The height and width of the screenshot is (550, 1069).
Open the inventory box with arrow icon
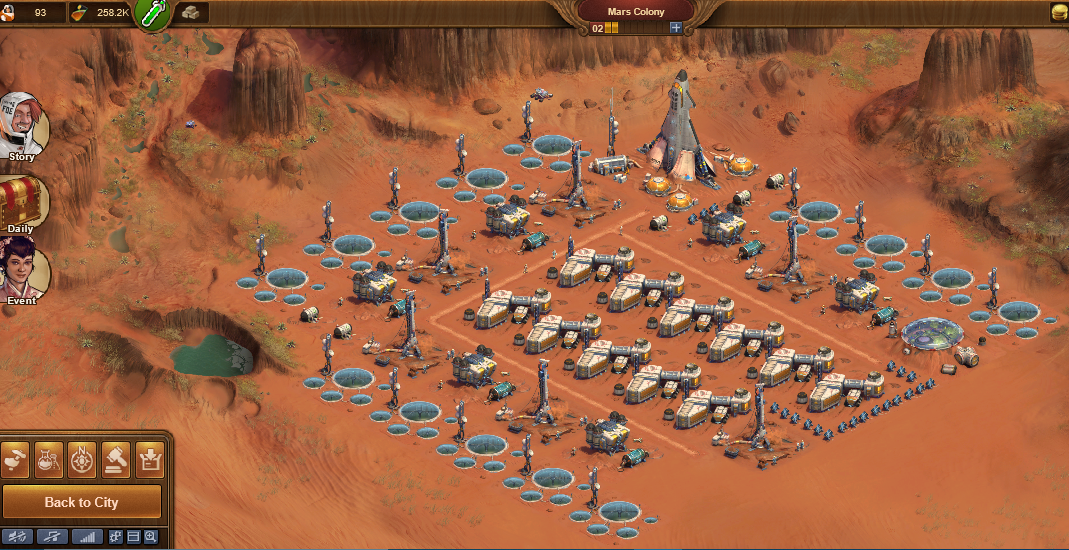pyautogui.click(x=150, y=457)
